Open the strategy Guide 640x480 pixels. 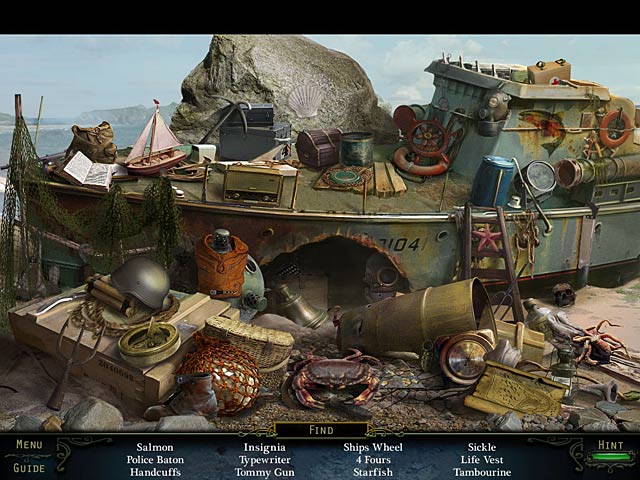click(29, 467)
